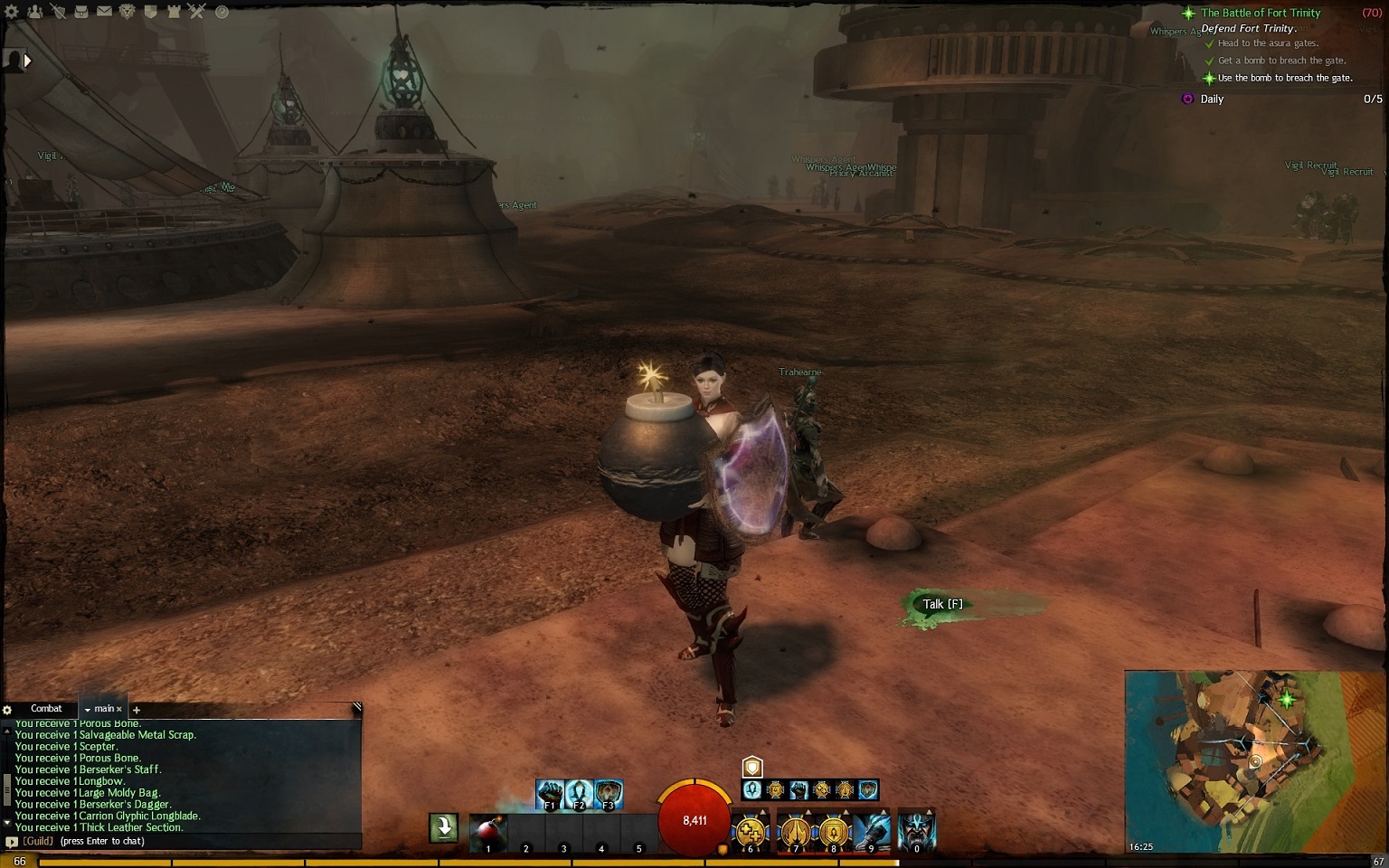Open the help question mark icon
The width and height of the screenshot is (1389, 868).
click(x=222, y=12)
